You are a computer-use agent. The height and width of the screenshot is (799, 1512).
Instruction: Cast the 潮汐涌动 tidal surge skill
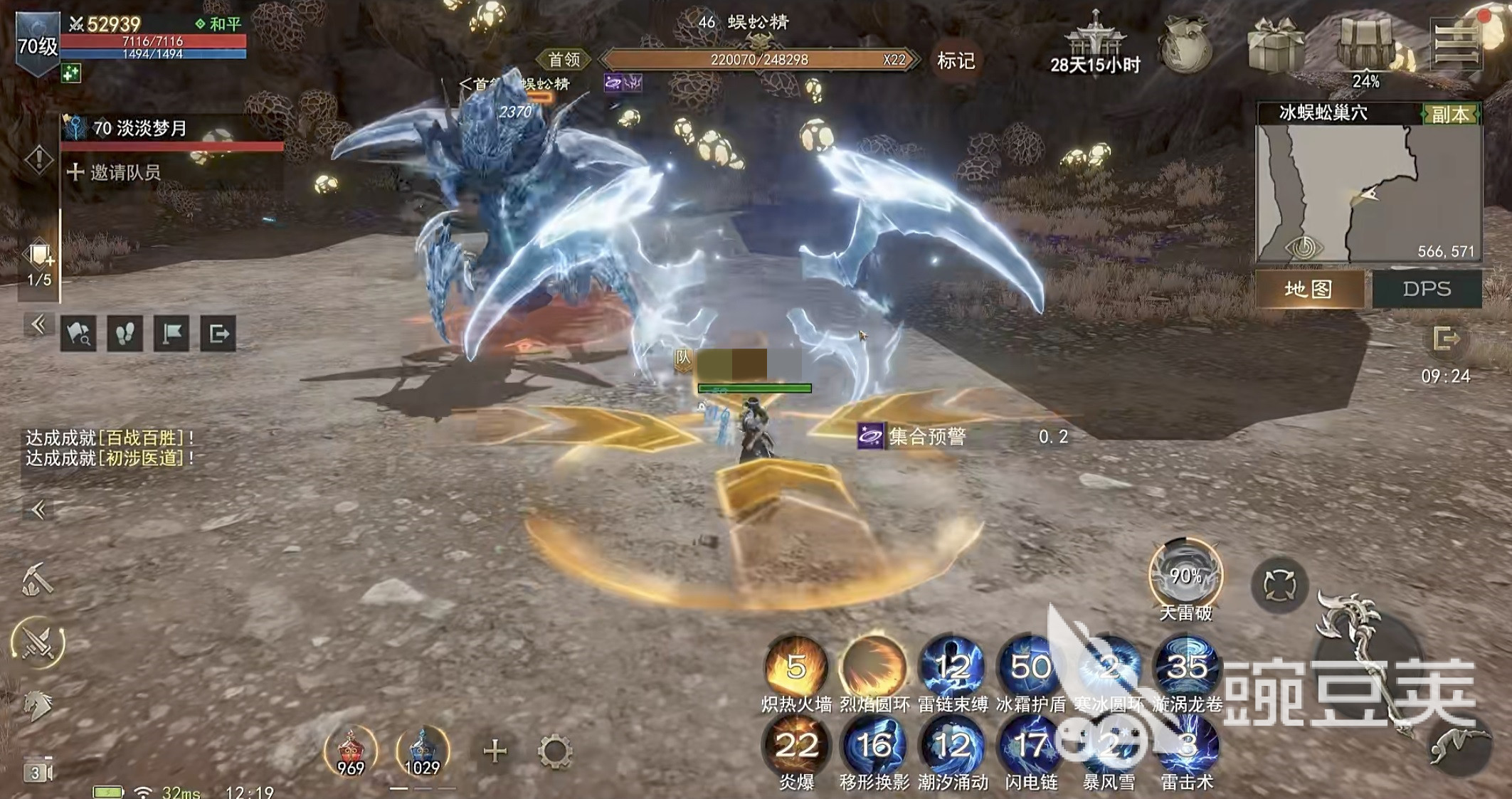pyautogui.click(x=952, y=746)
